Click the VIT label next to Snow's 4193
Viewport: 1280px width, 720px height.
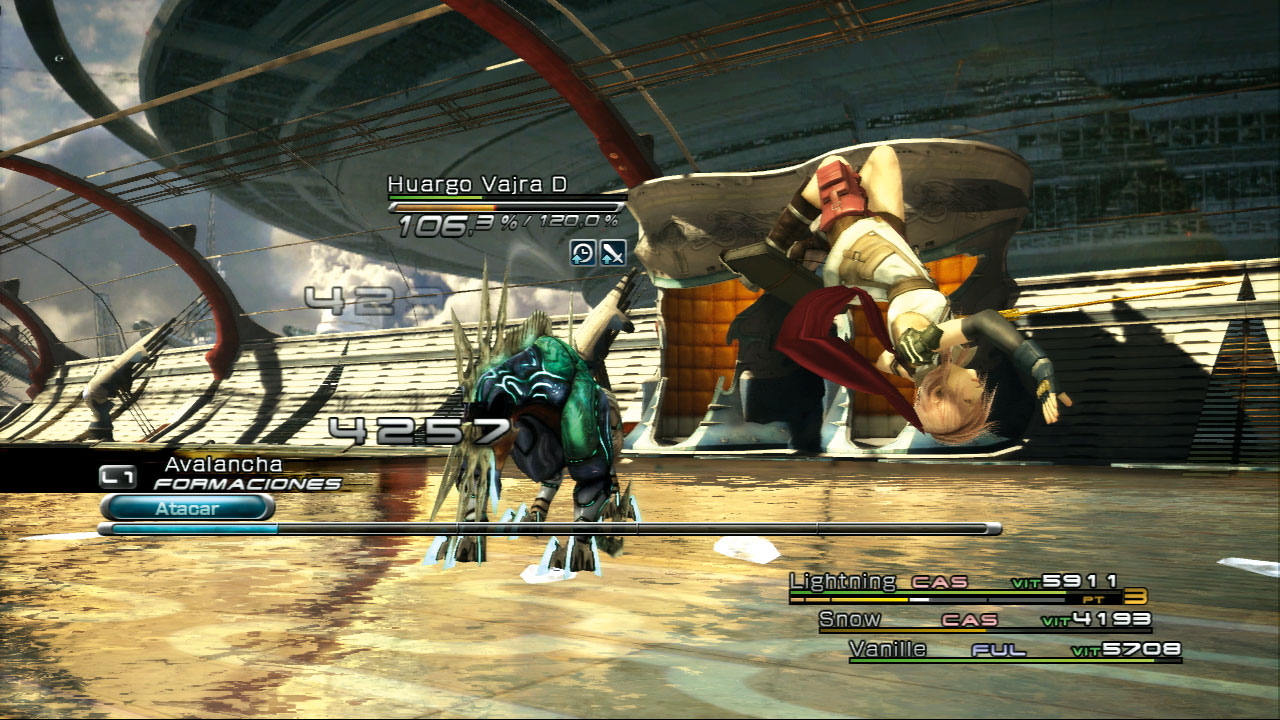tap(1055, 620)
